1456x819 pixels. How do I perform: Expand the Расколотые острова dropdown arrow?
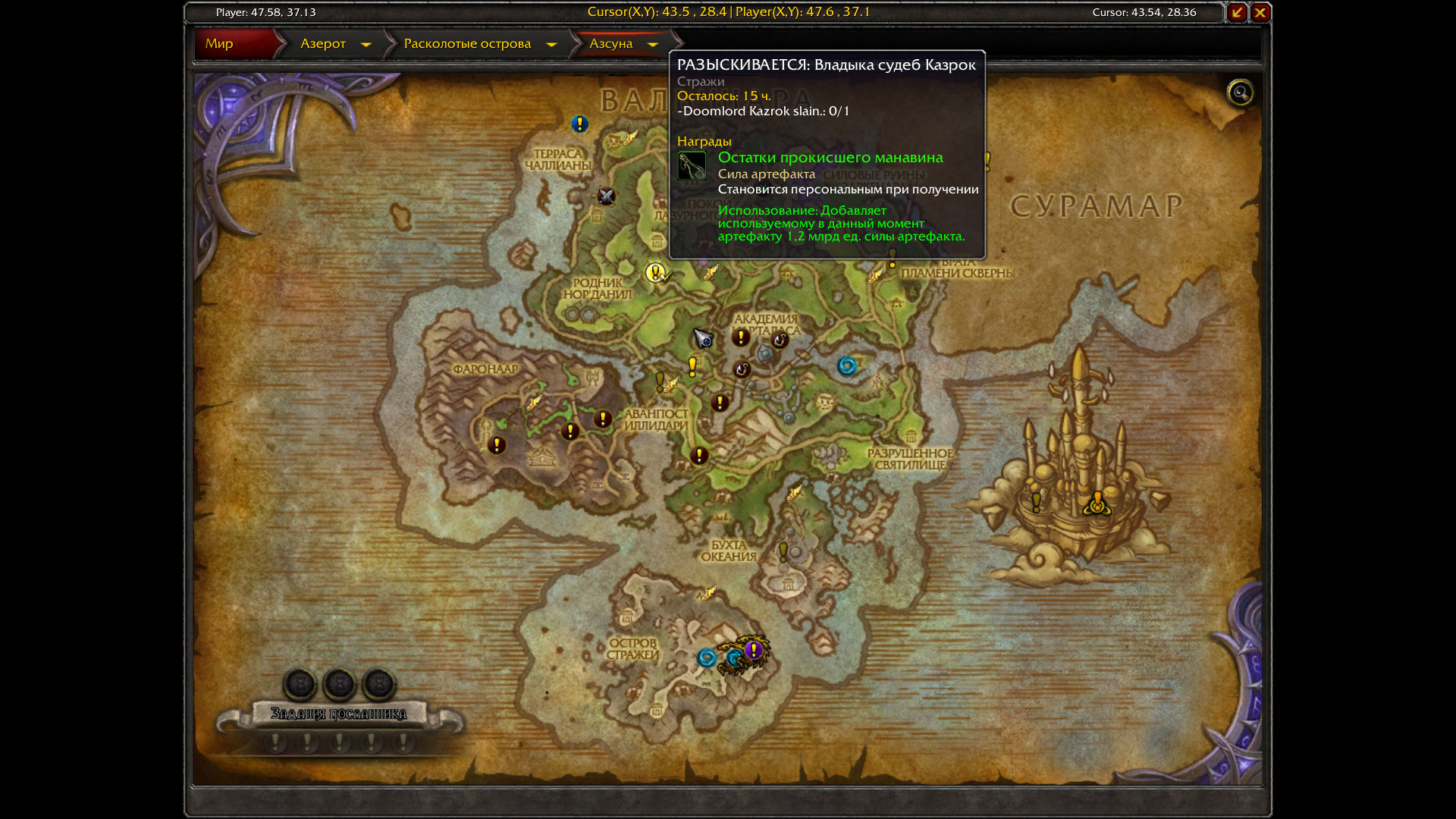pos(552,45)
